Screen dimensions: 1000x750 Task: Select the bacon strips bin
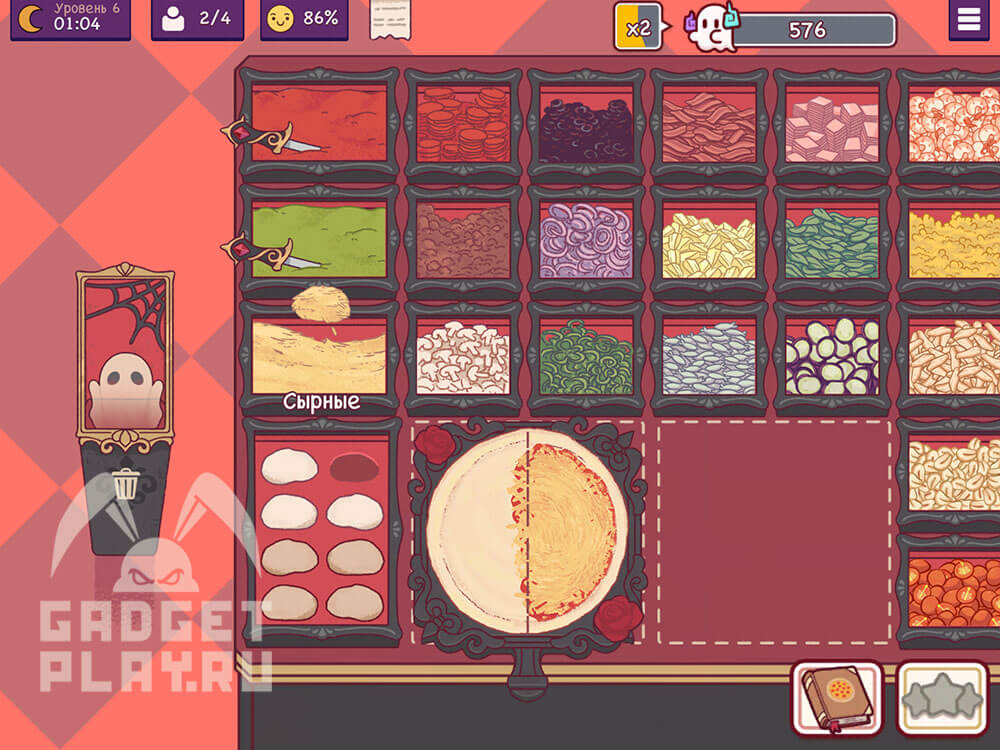click(709, 125)
